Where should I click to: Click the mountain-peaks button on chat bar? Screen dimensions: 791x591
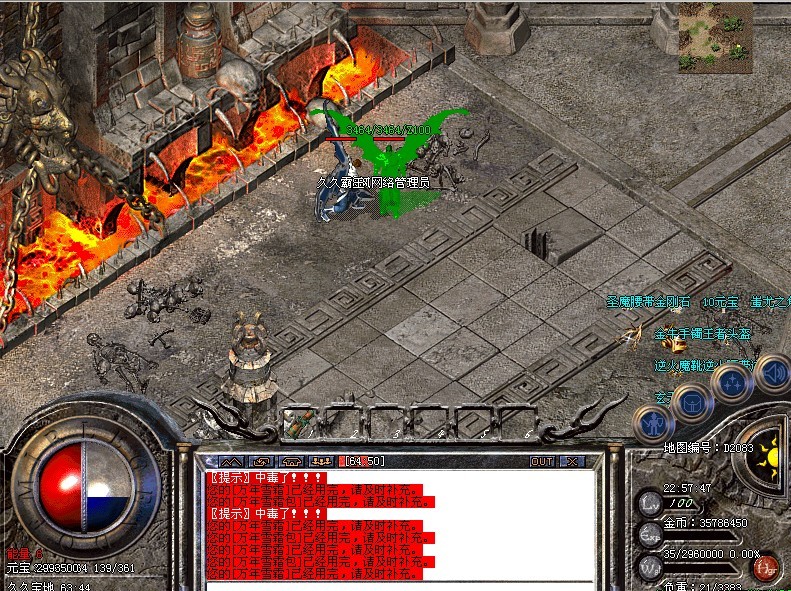[x=231, y=461]
